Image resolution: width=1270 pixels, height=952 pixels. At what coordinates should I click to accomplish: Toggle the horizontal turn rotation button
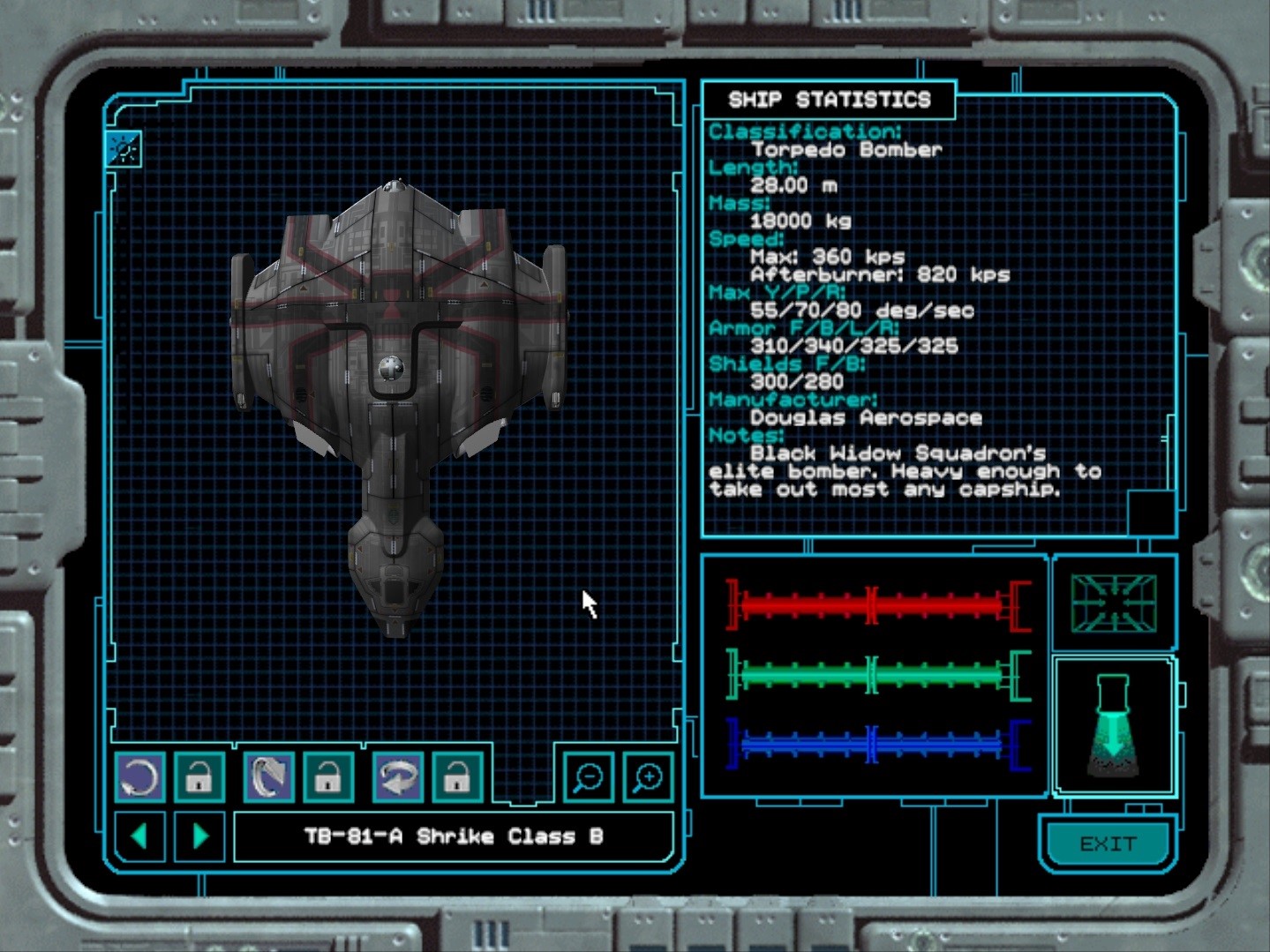pos(397,778)
